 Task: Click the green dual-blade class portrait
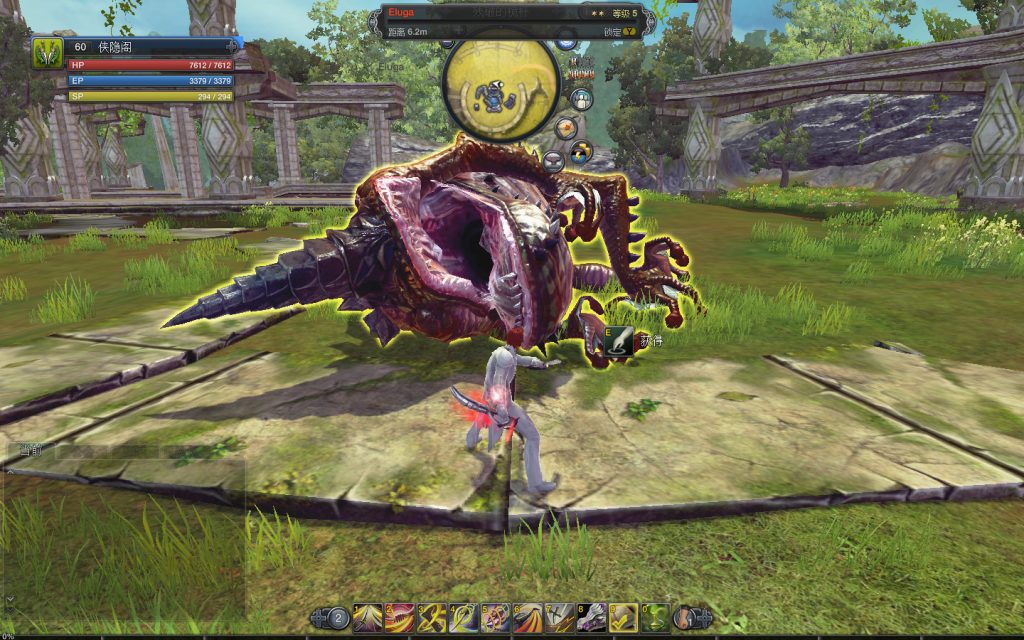47,52
